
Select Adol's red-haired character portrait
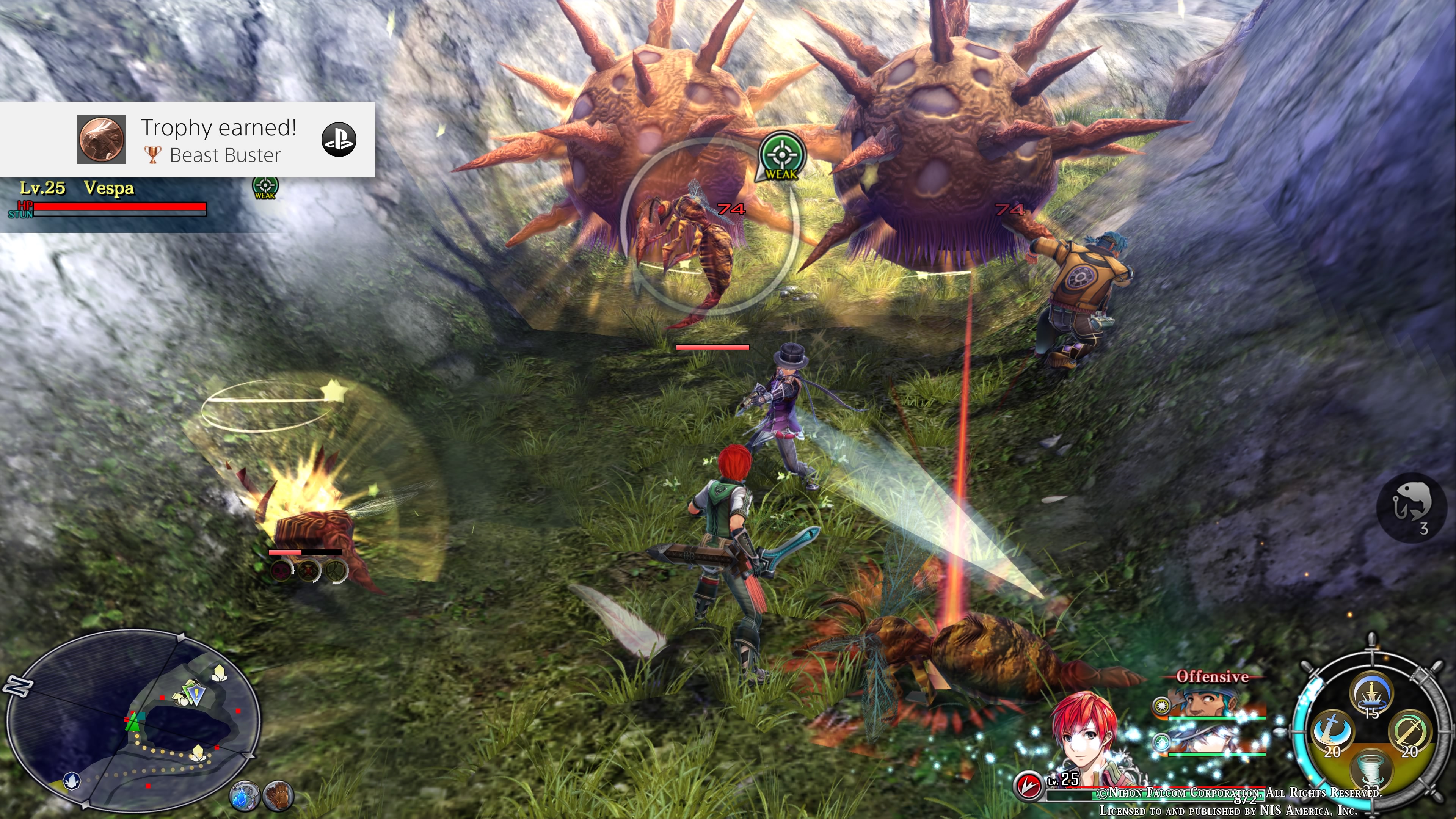[1085, 735]
